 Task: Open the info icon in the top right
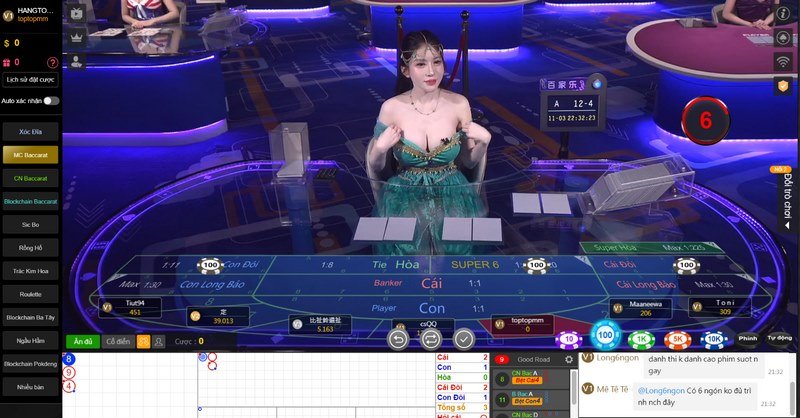784,13
